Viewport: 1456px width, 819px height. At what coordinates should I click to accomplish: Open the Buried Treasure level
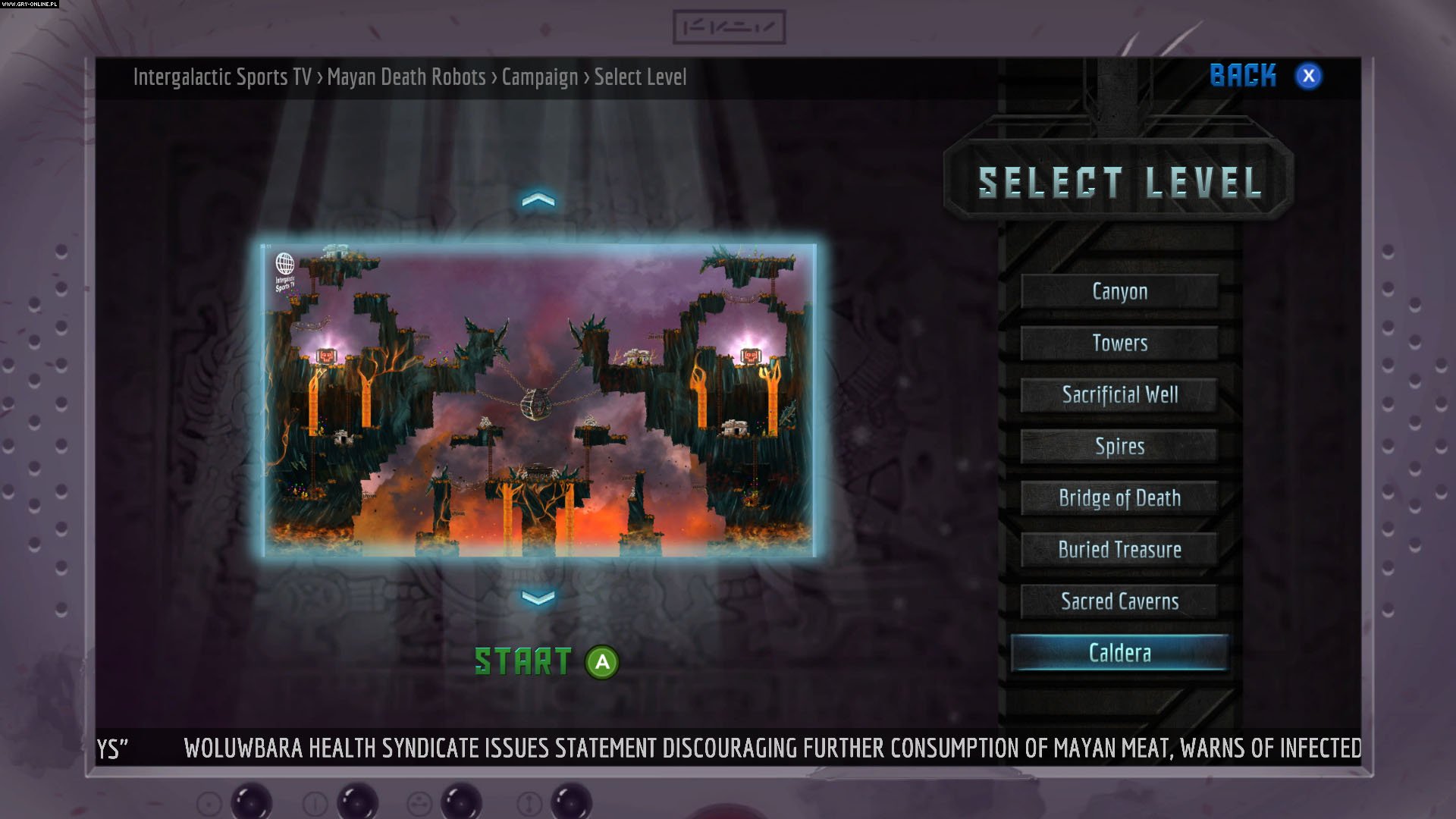click(x=1119, y=549)
